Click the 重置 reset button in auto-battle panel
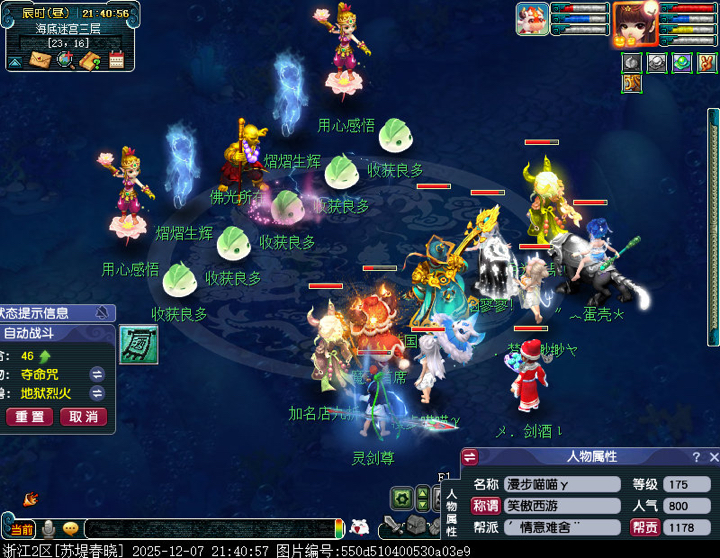Image resolution: width=720 pixels, height=558 pixels. pyautogui.click(x=29, y=416)
